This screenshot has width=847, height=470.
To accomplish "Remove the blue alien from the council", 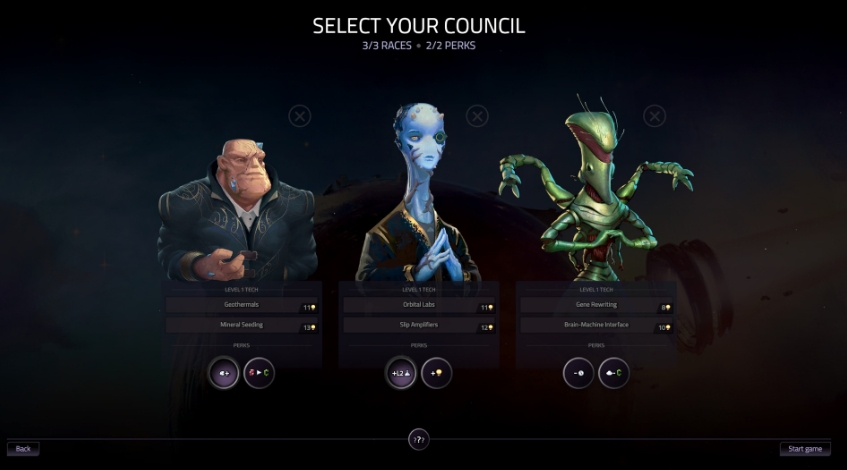I will click(x=477, y=116).
